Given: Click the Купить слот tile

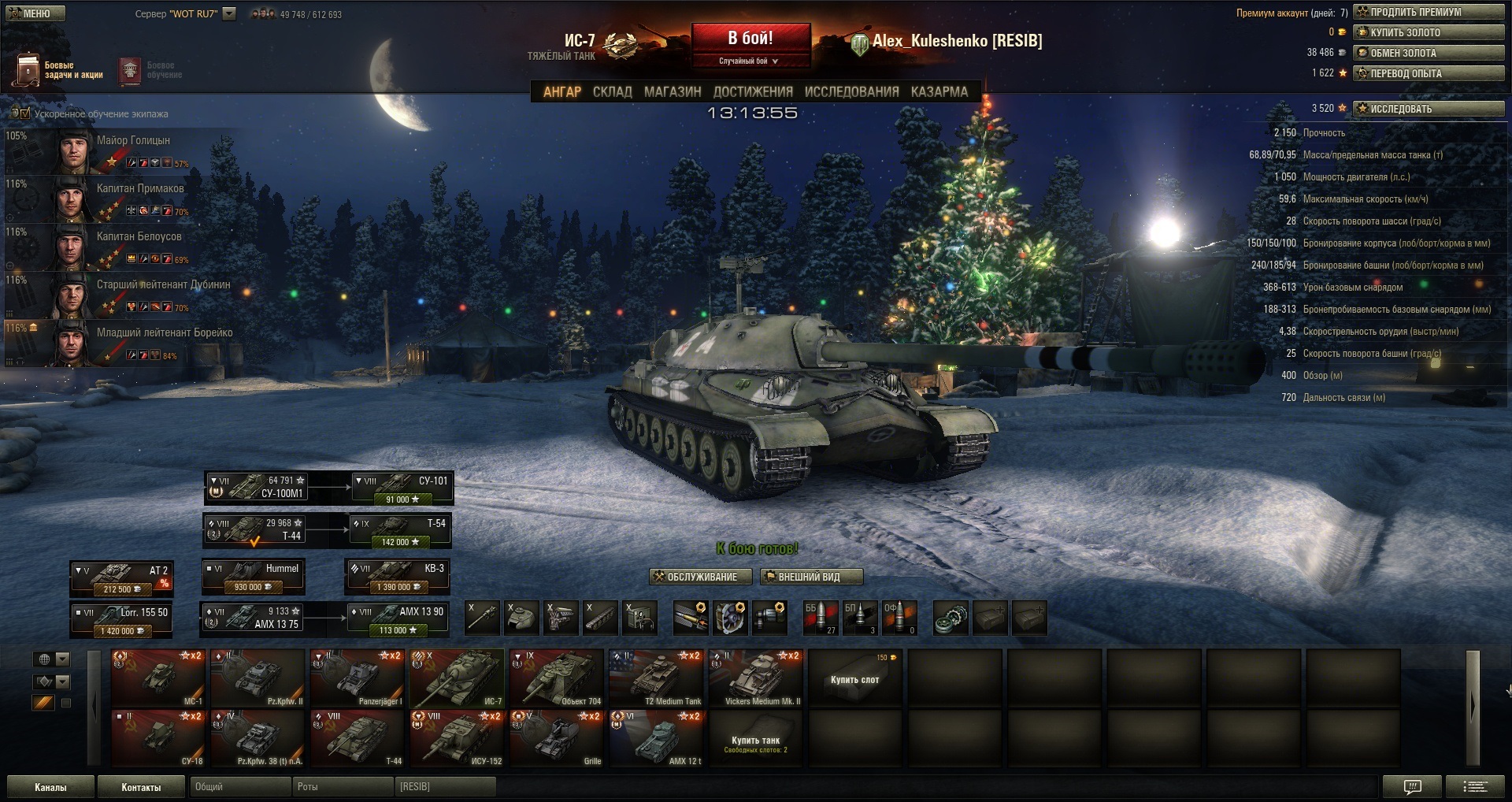Looking at the screenshot, I should click(854, 678).
